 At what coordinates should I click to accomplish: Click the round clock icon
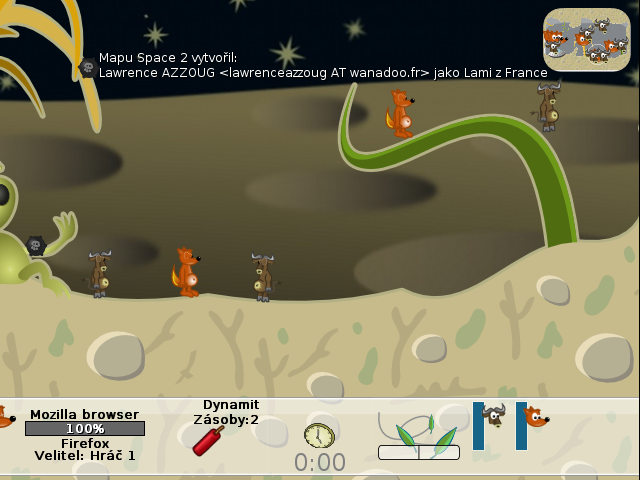(x=319, y=436)
